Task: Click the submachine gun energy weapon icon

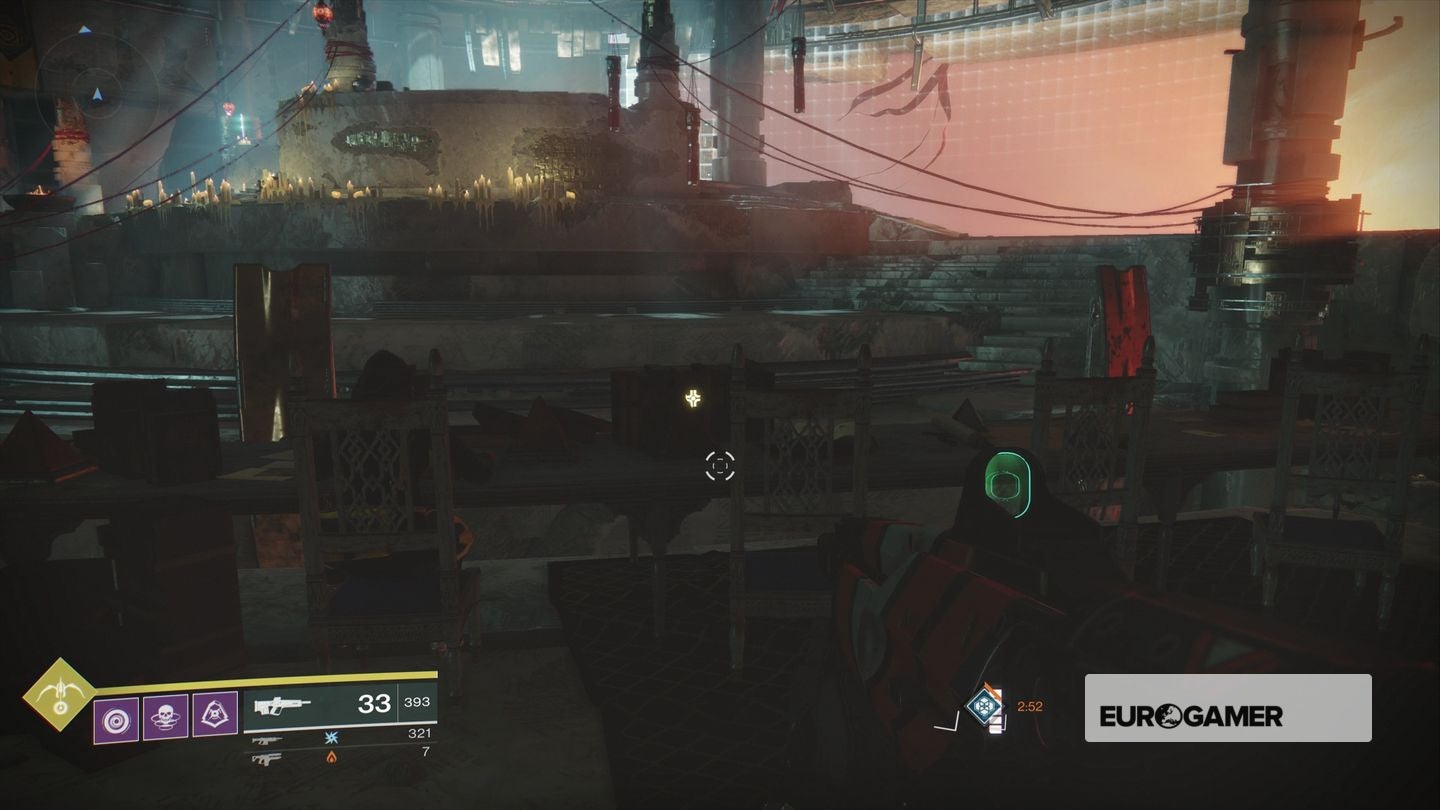Action: pyautogui.click(x=266, y=742)
